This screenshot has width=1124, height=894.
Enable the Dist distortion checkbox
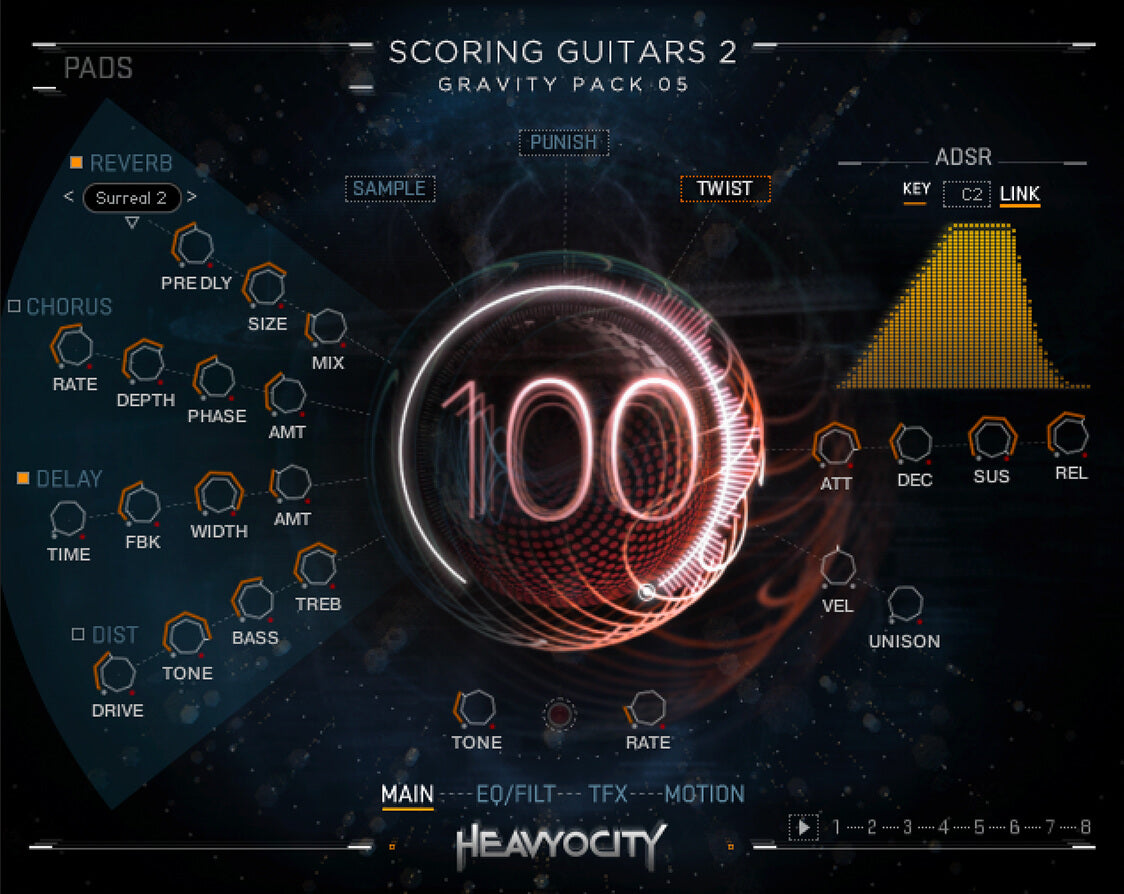point(78,634)
